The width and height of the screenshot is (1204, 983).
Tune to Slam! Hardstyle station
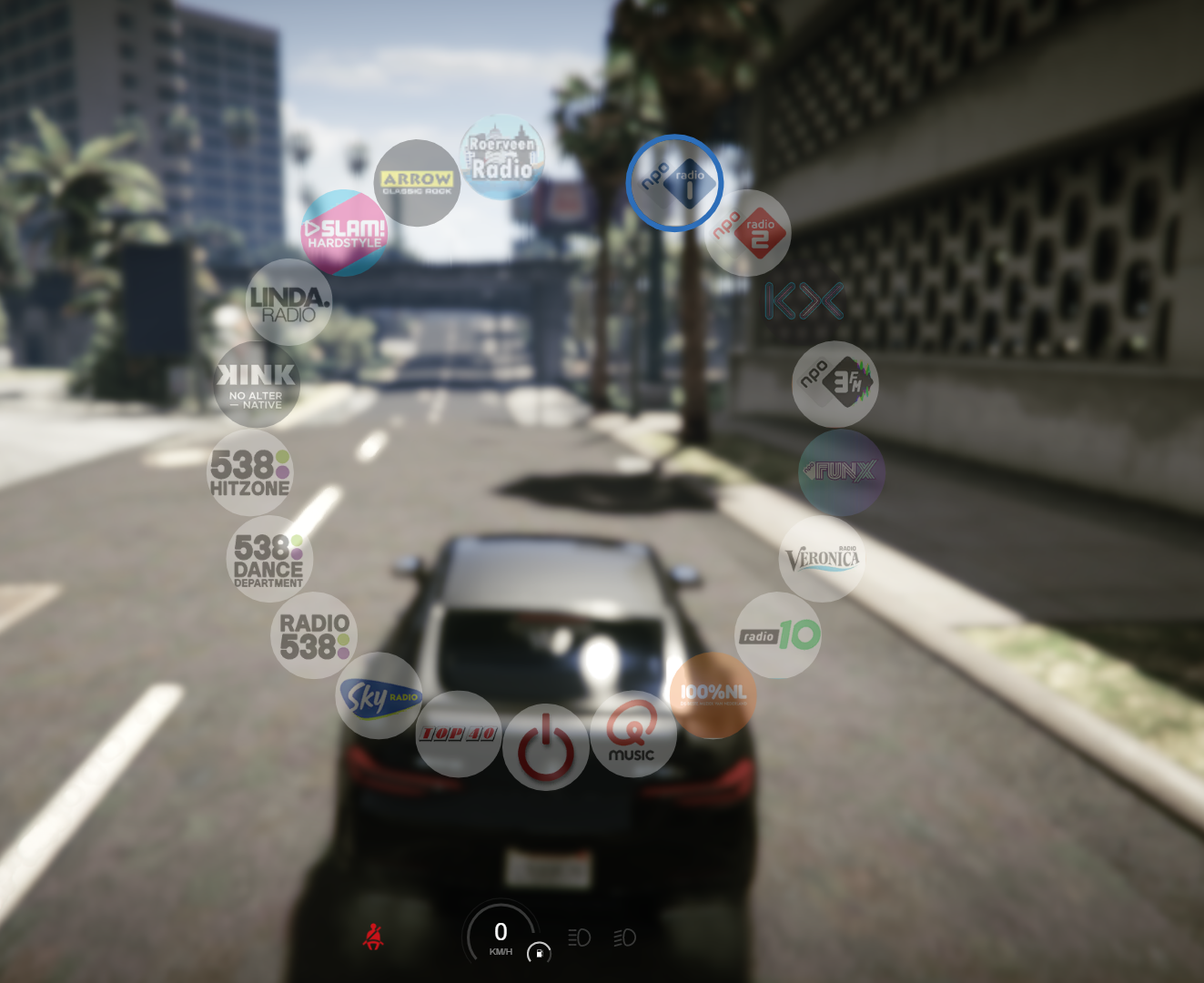coord(344,233)
